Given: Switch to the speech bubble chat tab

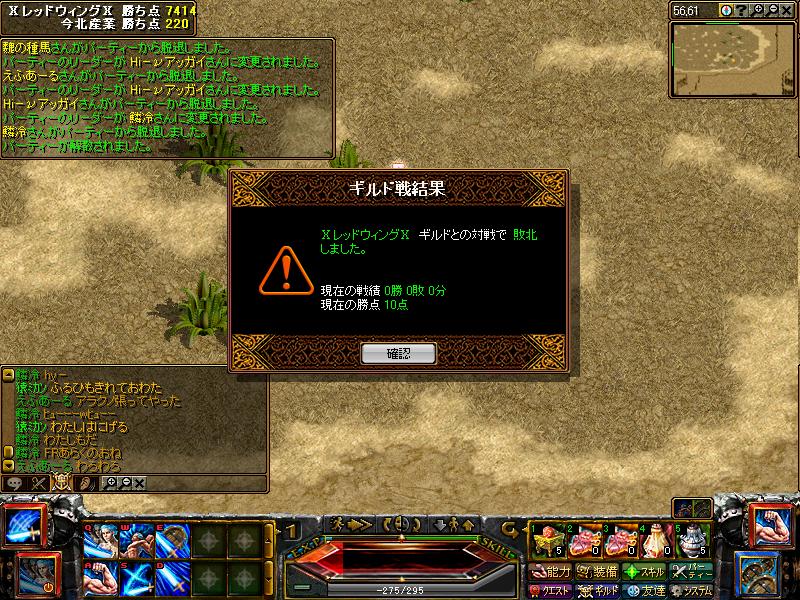Looking at the screenshot, I should [15, 483].
